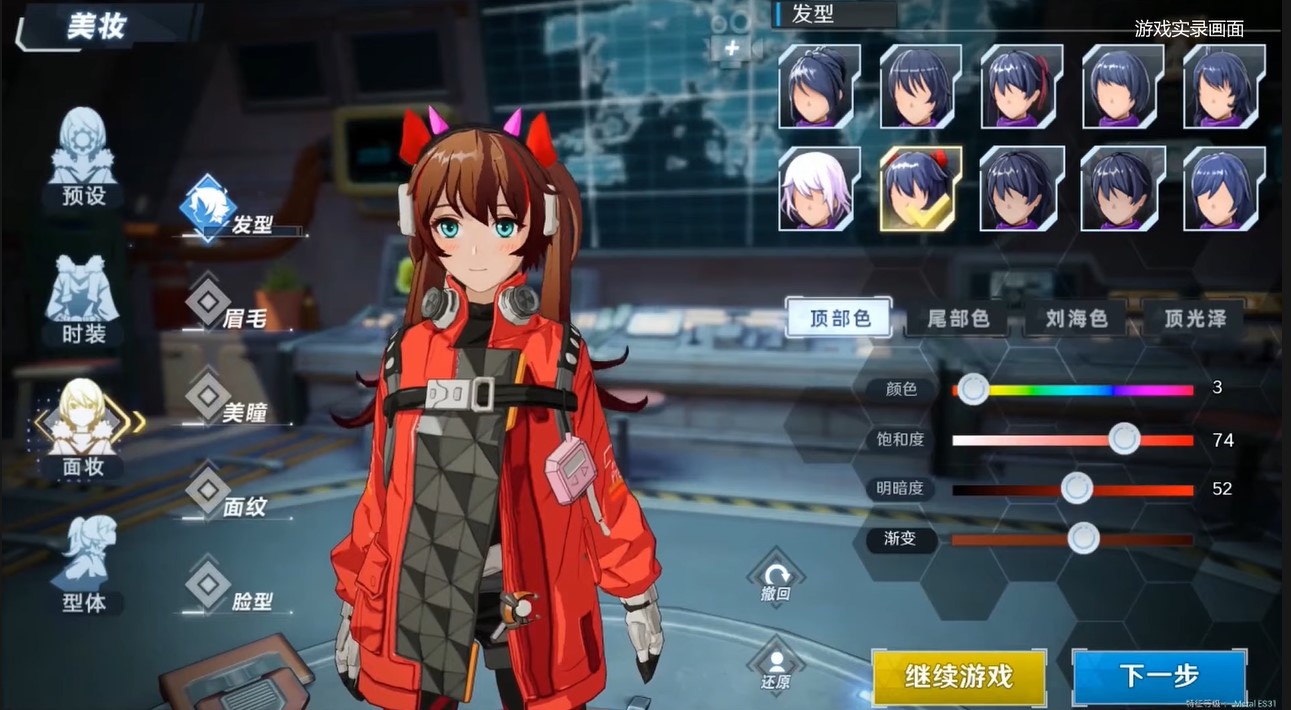The width and height of the screenshot is (1291, 710).
Task: Switch to the 尾部色 color tab
Action: tap(958, 319)
